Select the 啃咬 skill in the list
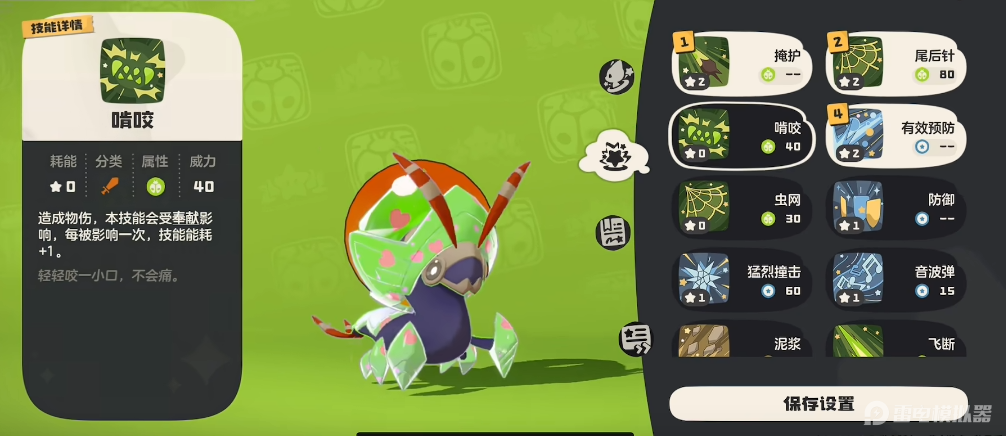 pos(741,134)
